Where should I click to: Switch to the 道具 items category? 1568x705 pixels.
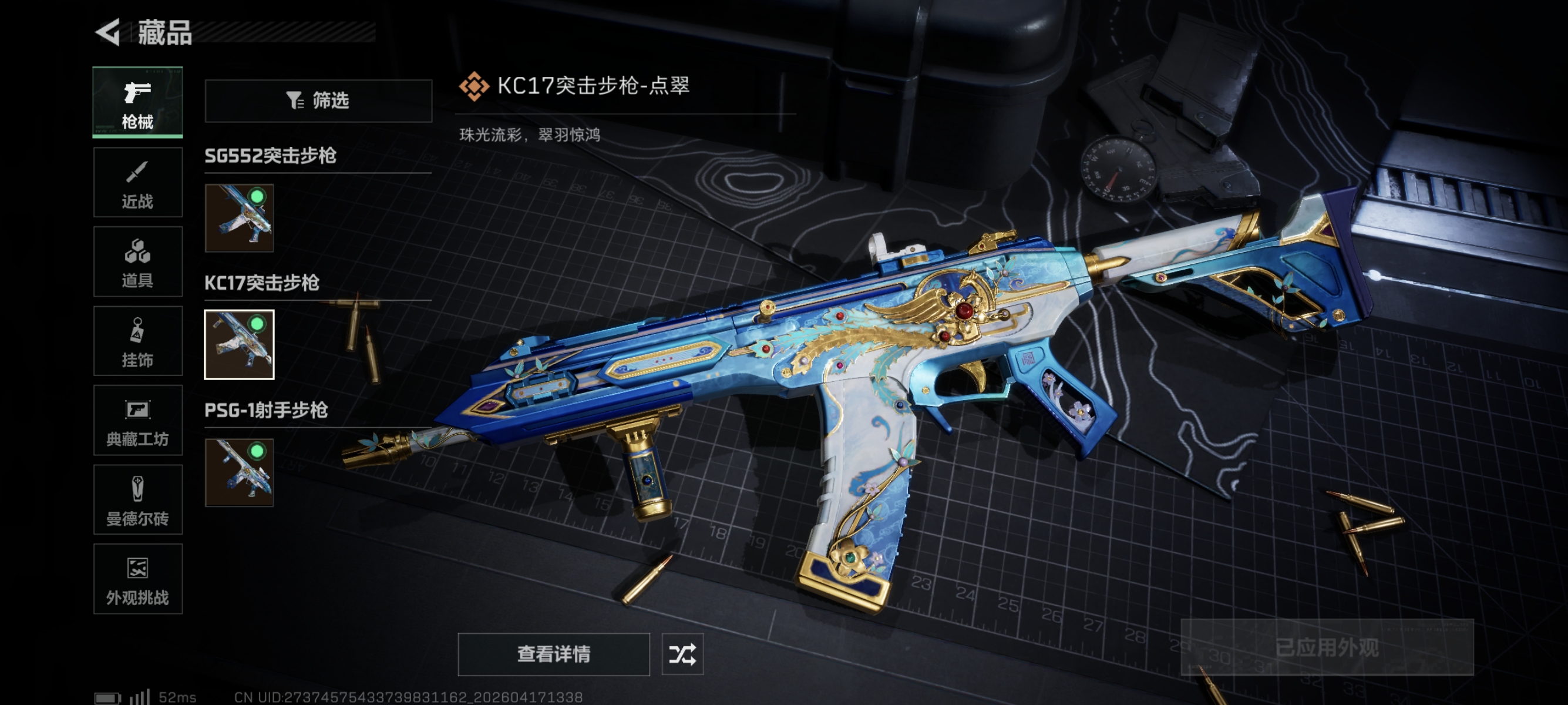(137, 262)
